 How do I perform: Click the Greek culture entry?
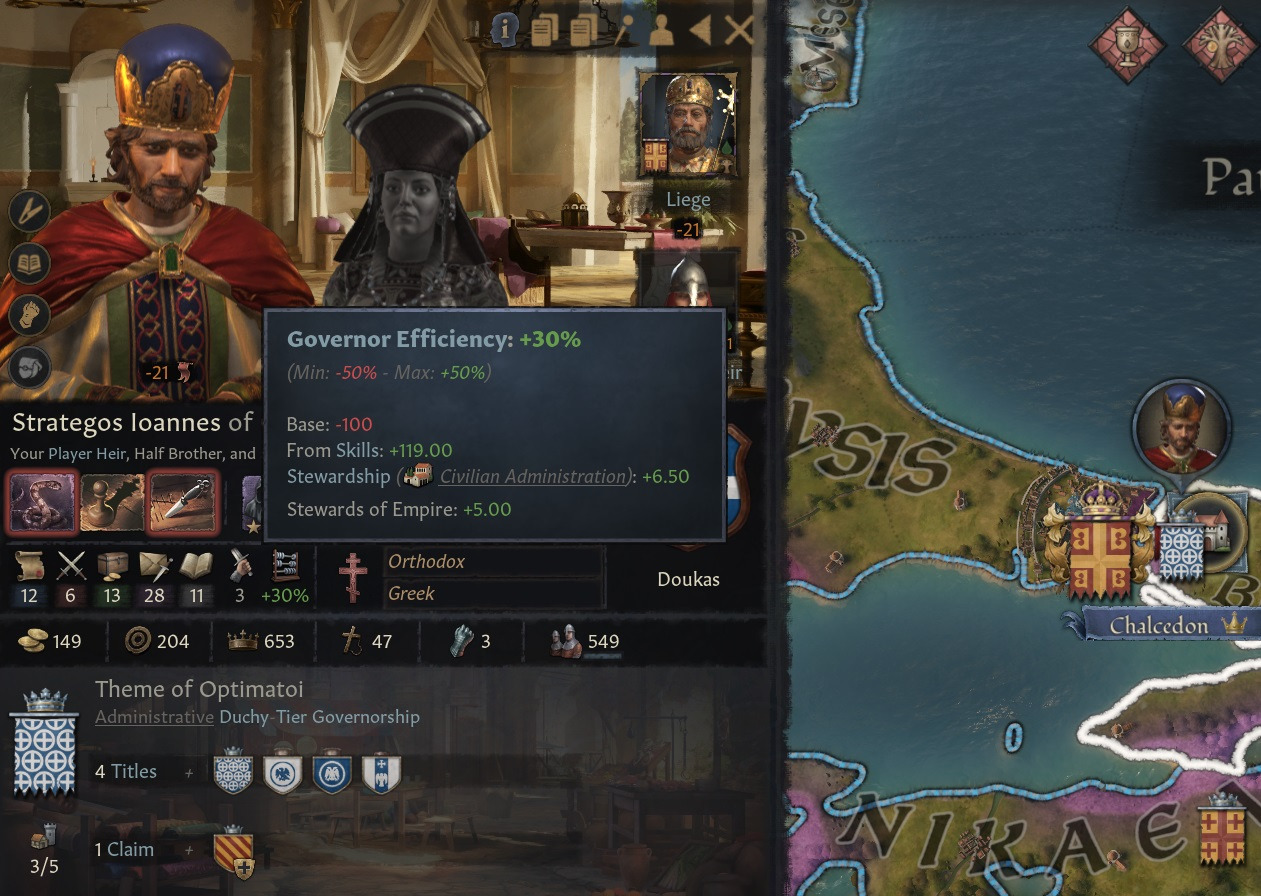(x=494, y=594)
